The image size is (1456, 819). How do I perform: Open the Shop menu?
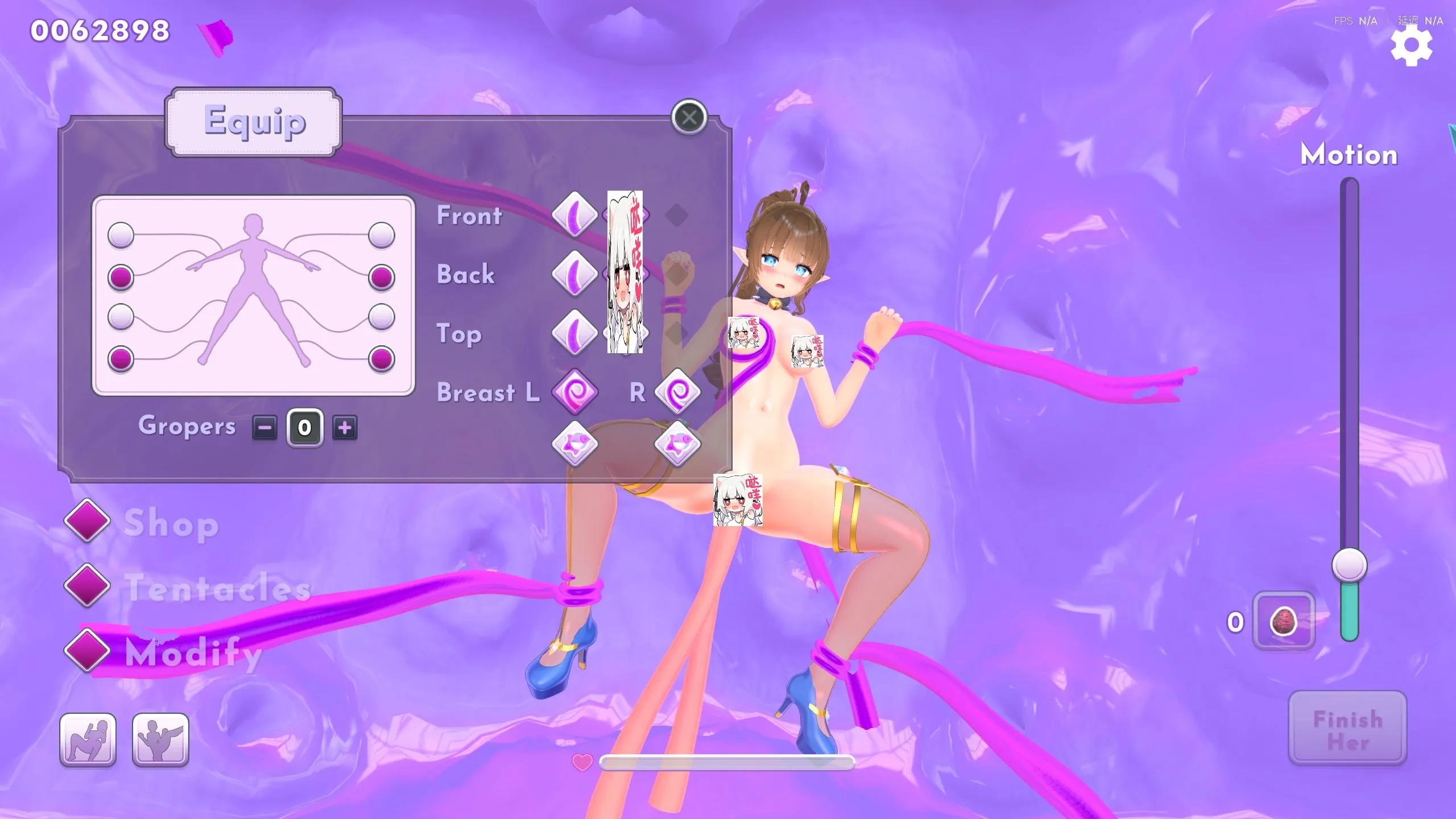click(88, 521)
